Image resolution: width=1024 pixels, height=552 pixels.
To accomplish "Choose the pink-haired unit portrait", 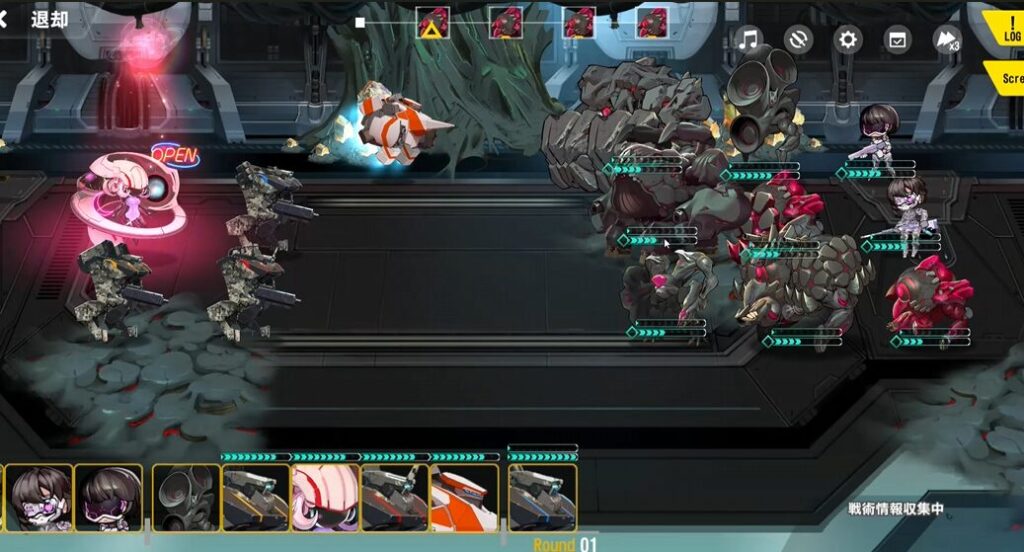I will coord(325,497).
